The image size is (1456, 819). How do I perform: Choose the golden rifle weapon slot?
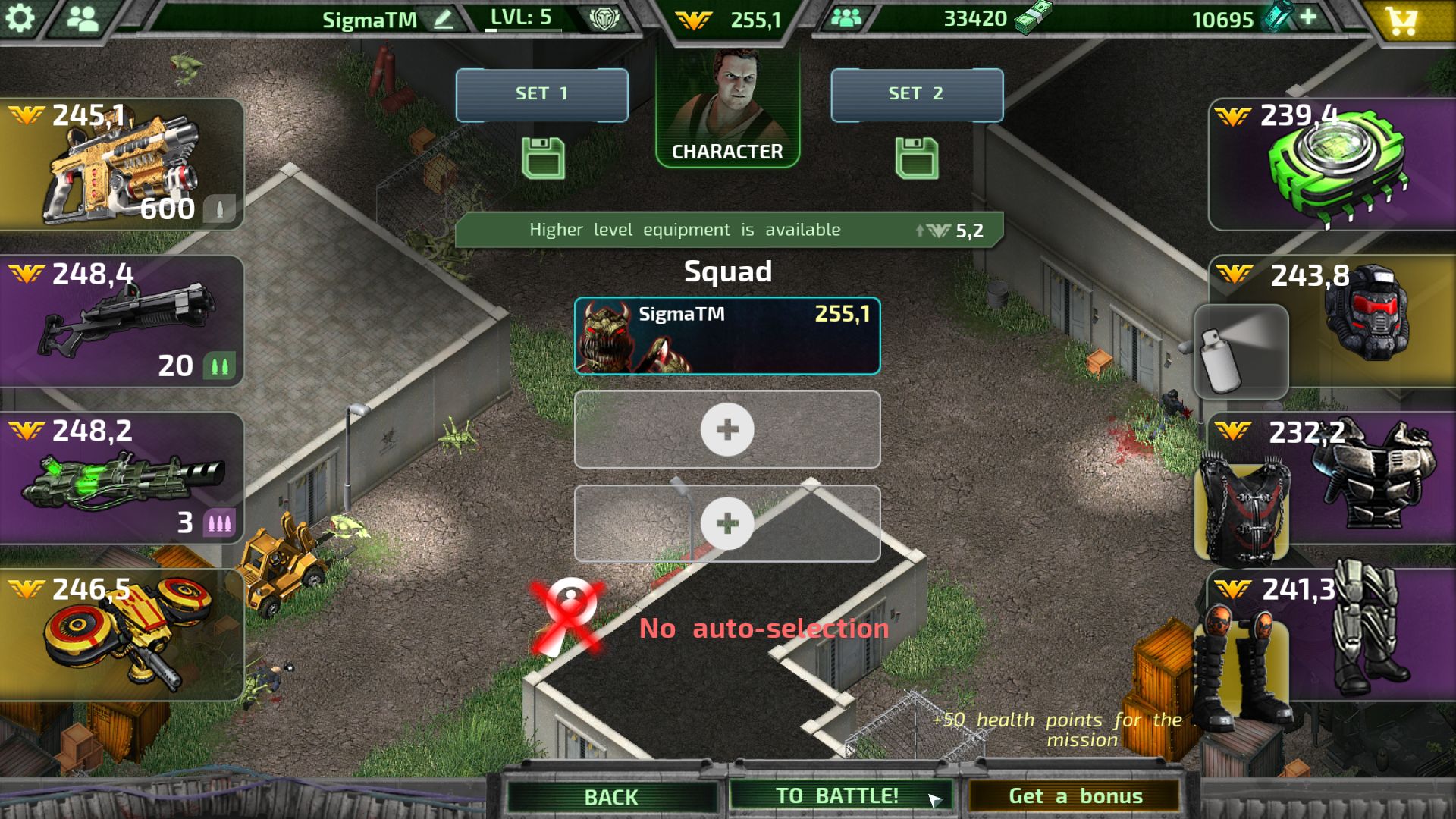pyautogui.click(x=121, y=165)
